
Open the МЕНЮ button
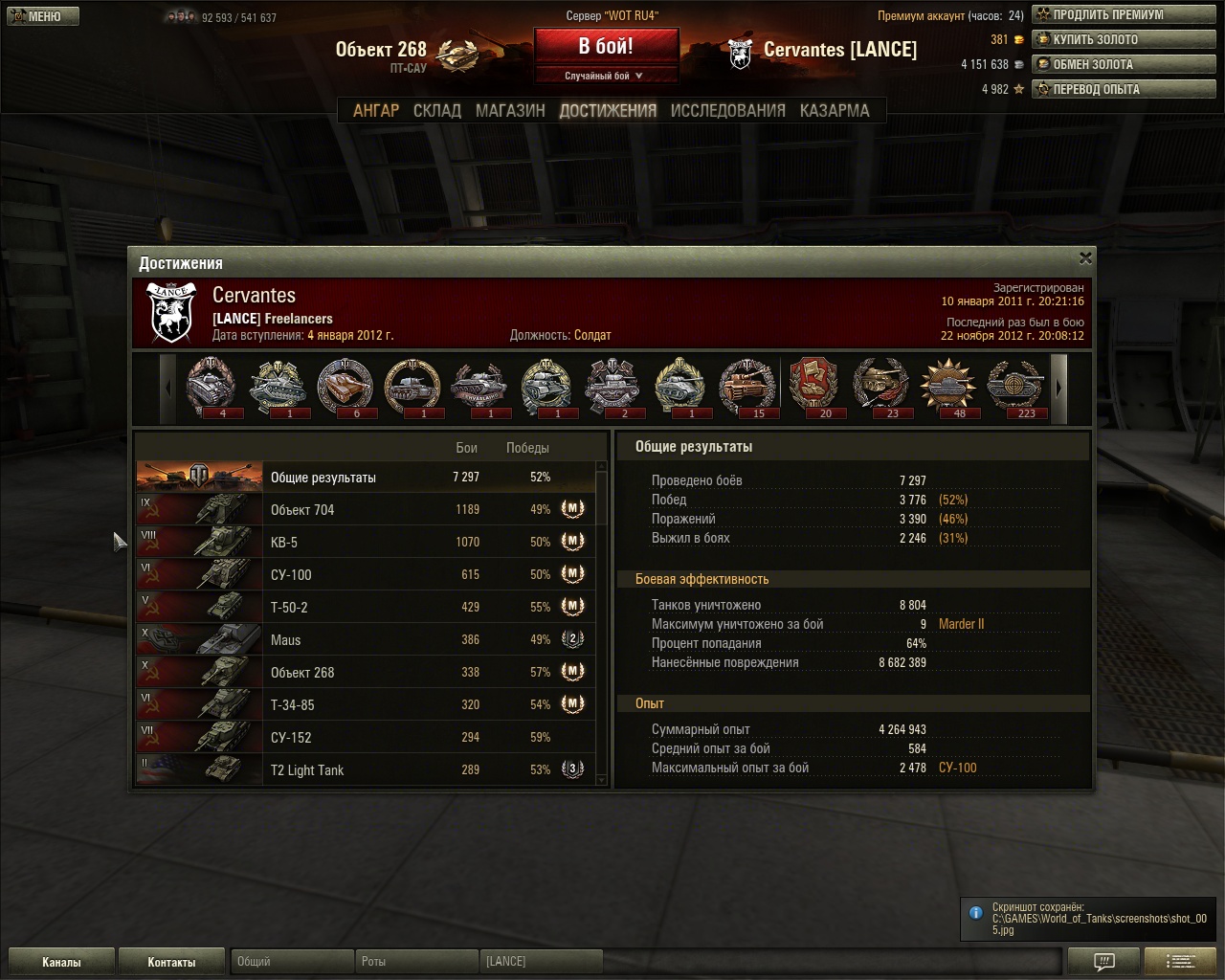pyautogui.click(x=42, y=16)
